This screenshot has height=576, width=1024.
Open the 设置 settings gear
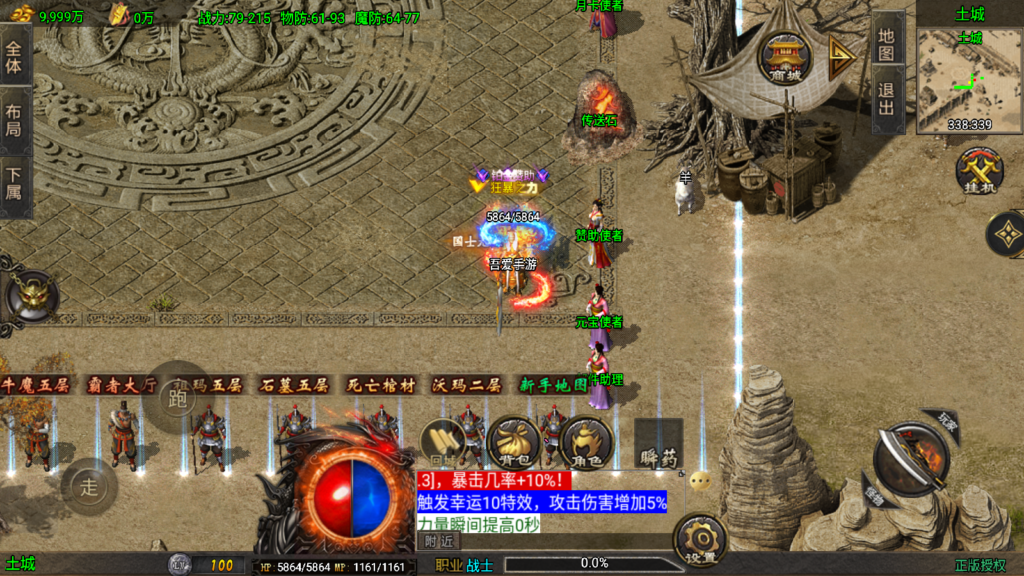[699, 540]
